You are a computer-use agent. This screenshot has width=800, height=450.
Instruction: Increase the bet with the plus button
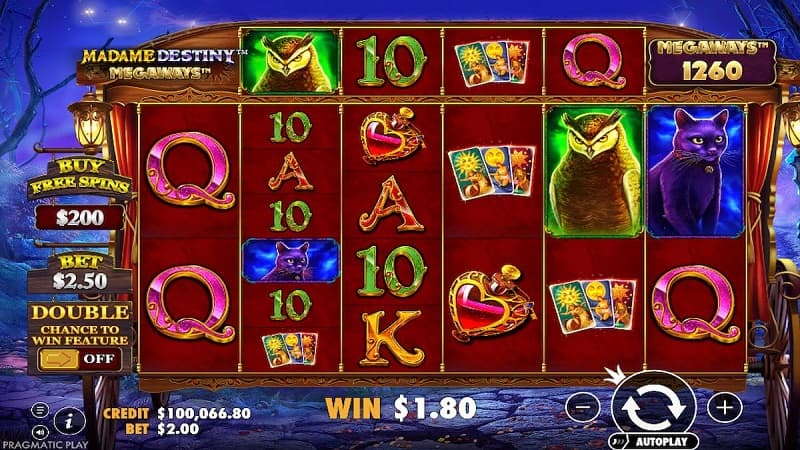(725, 406)
